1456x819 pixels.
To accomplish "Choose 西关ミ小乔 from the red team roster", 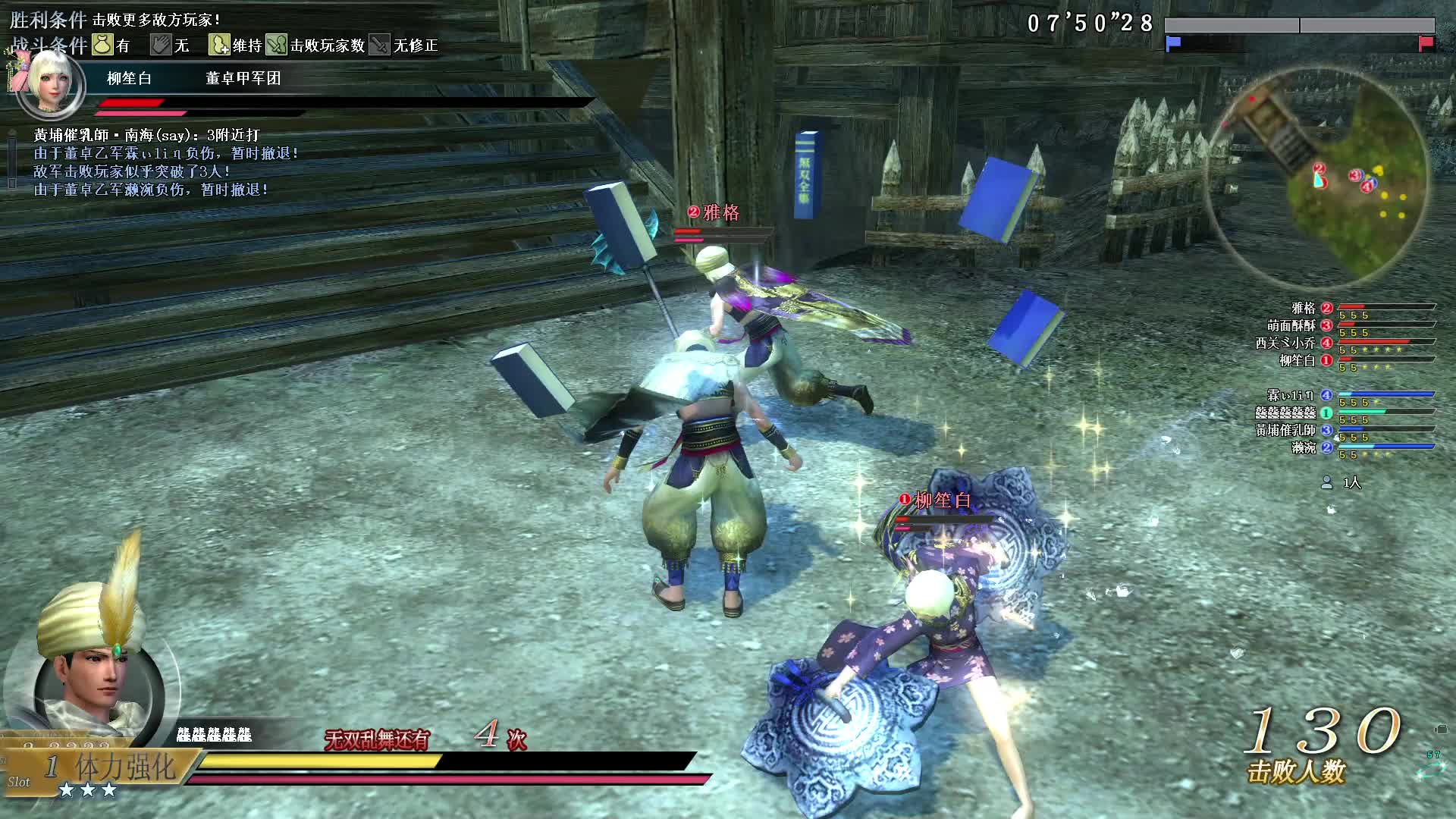I will click(1286, 343).
